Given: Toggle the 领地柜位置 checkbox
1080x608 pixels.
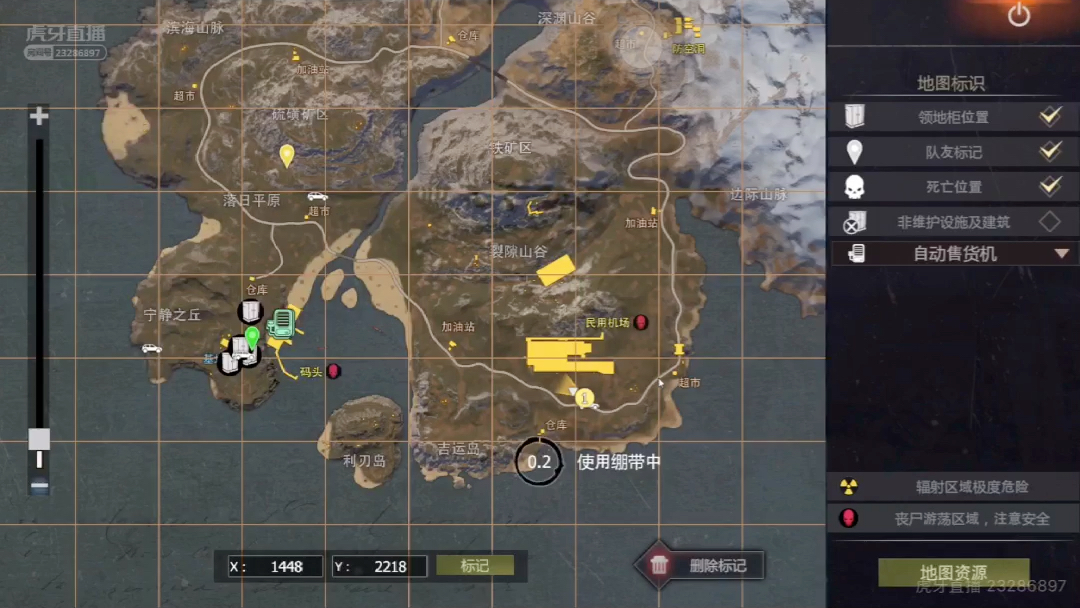Looking at the screenshot, I should pyautogui.click(x=1049, y=116).
